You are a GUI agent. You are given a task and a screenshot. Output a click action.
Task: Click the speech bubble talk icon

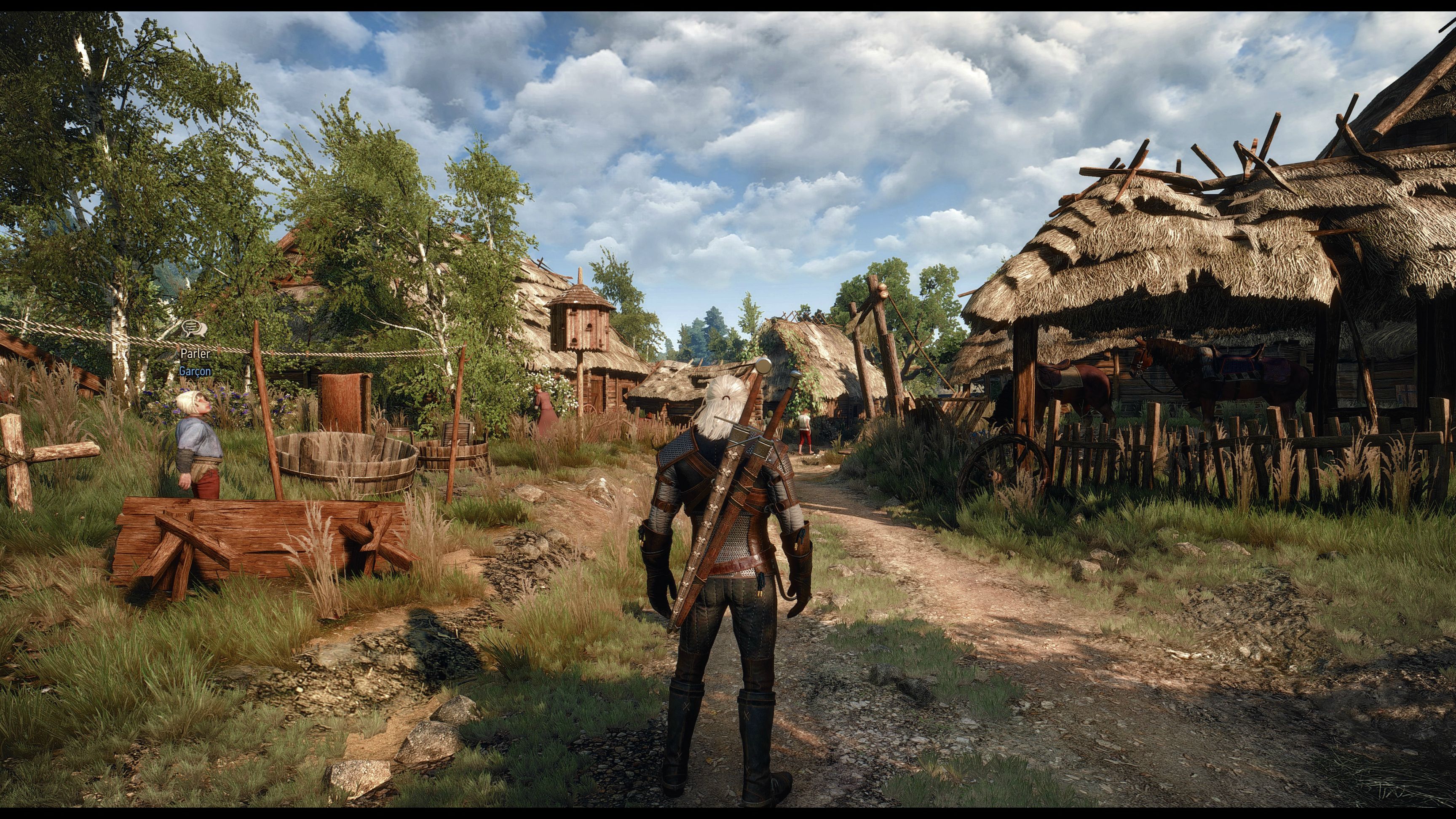[x=194, y=329]
